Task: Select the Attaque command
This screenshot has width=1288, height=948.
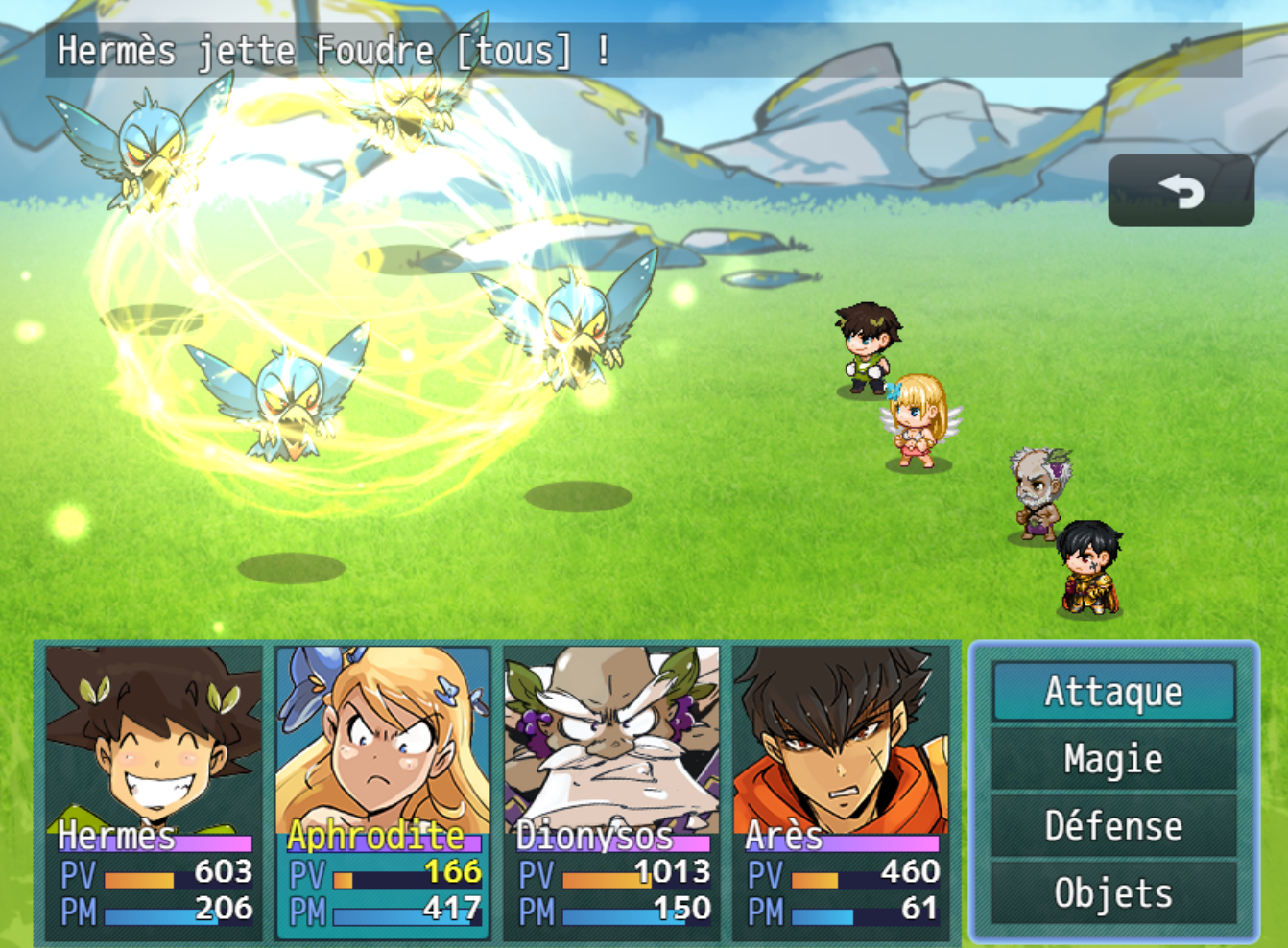Action: pos(1113,692)
